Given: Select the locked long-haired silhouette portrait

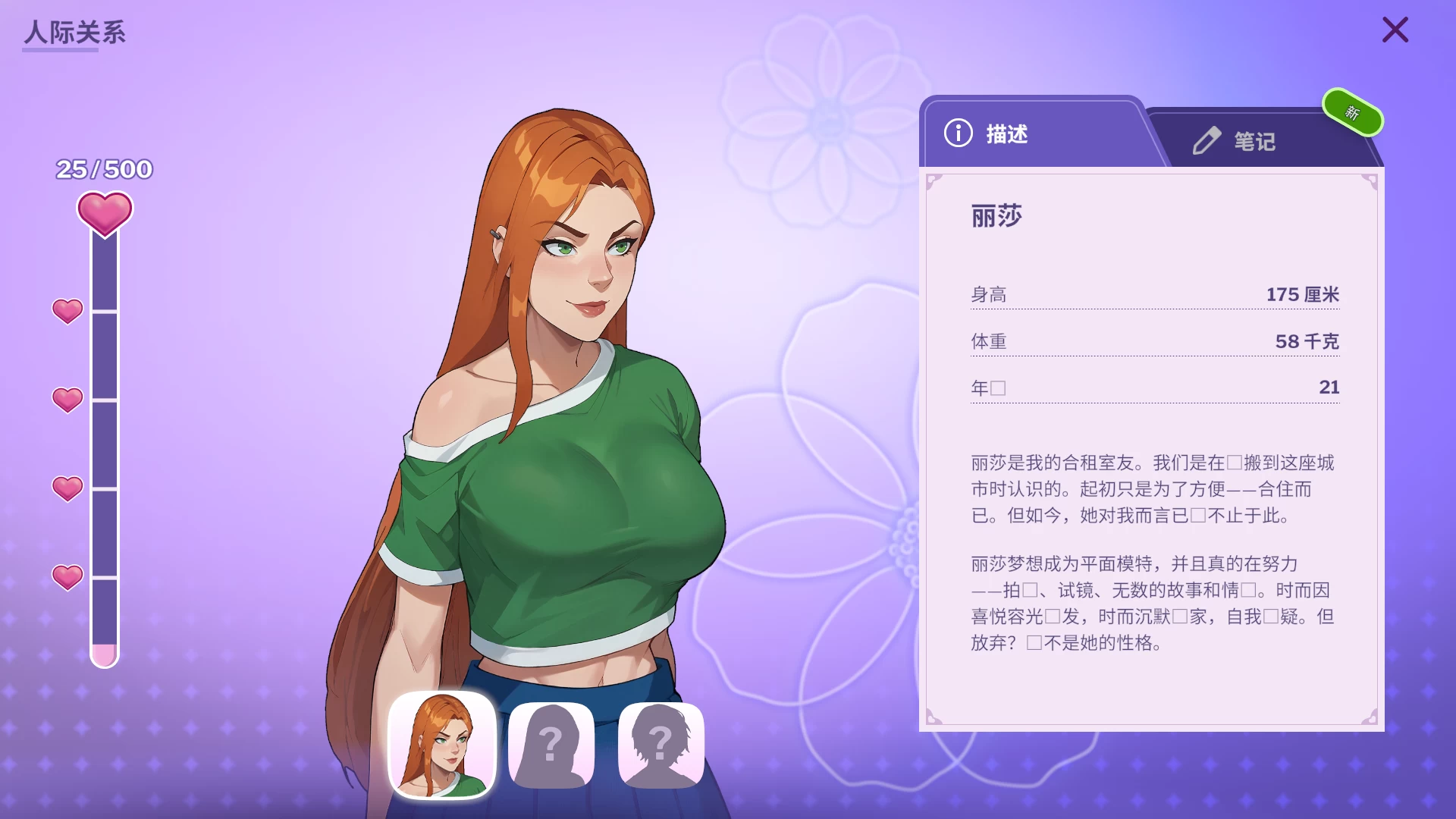Looking at the screenshot, I should [x=551, y=745].
